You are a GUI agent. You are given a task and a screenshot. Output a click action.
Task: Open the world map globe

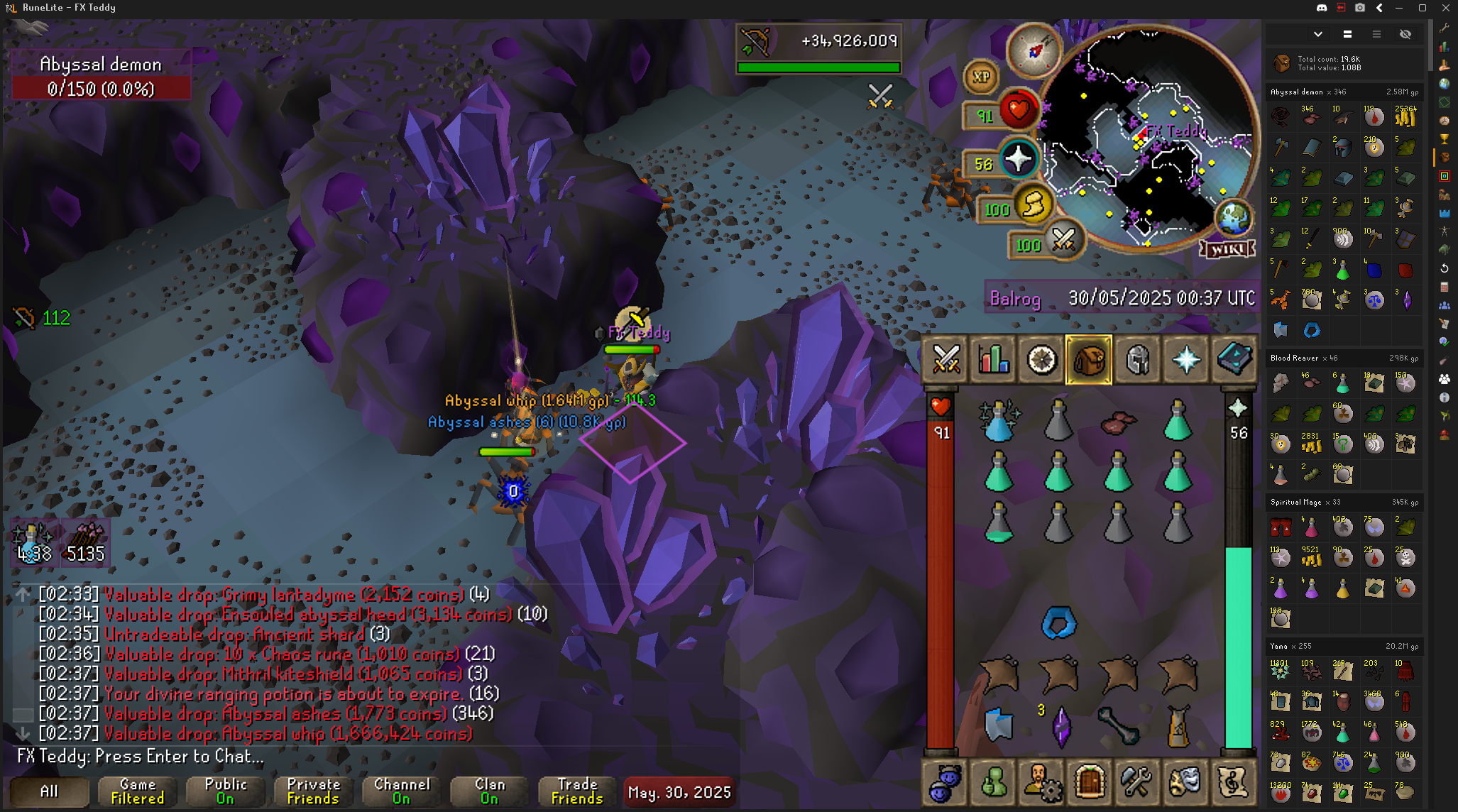[1234, 216]
